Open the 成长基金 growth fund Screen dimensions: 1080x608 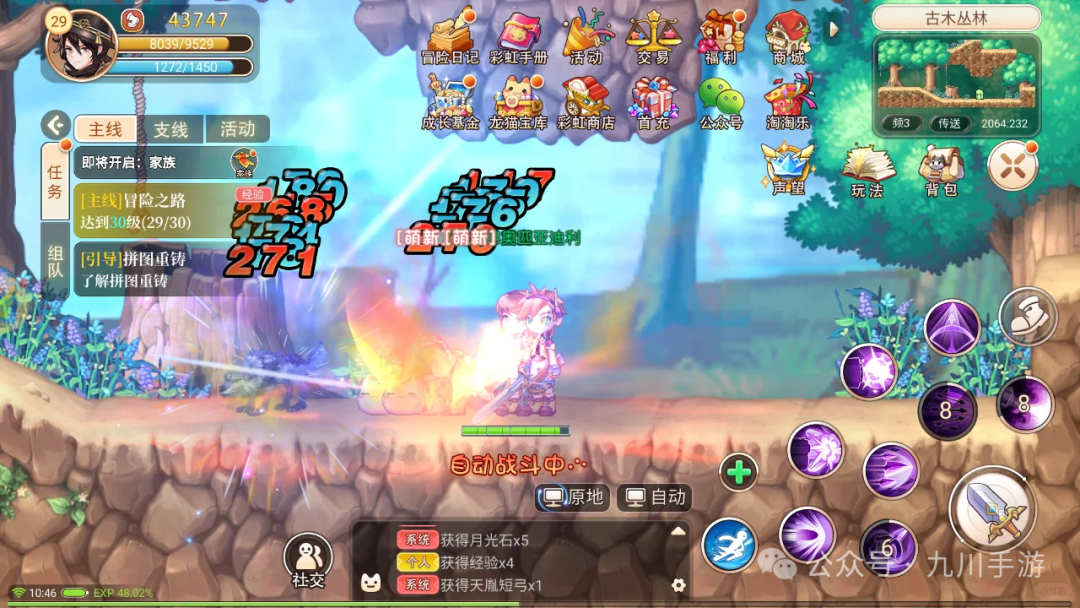(x=450, y=102)
